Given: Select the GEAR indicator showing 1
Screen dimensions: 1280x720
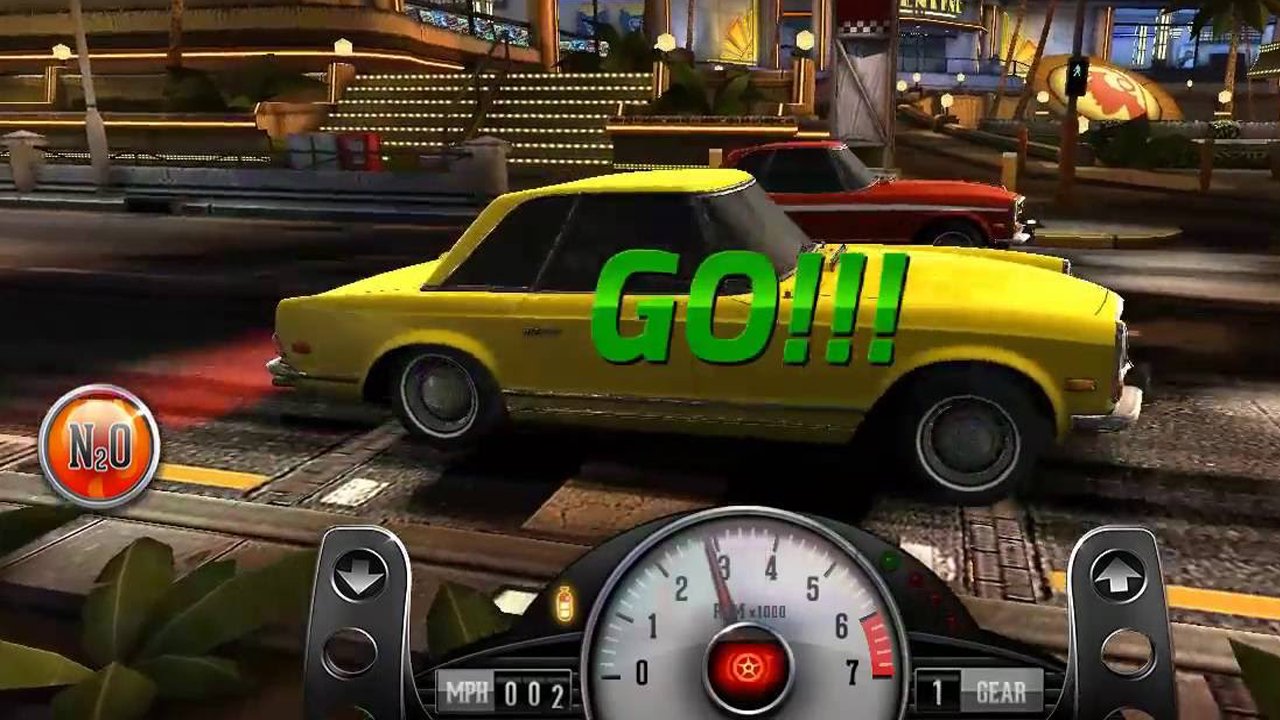Looking at the screenshot, I should coord(974,688).
